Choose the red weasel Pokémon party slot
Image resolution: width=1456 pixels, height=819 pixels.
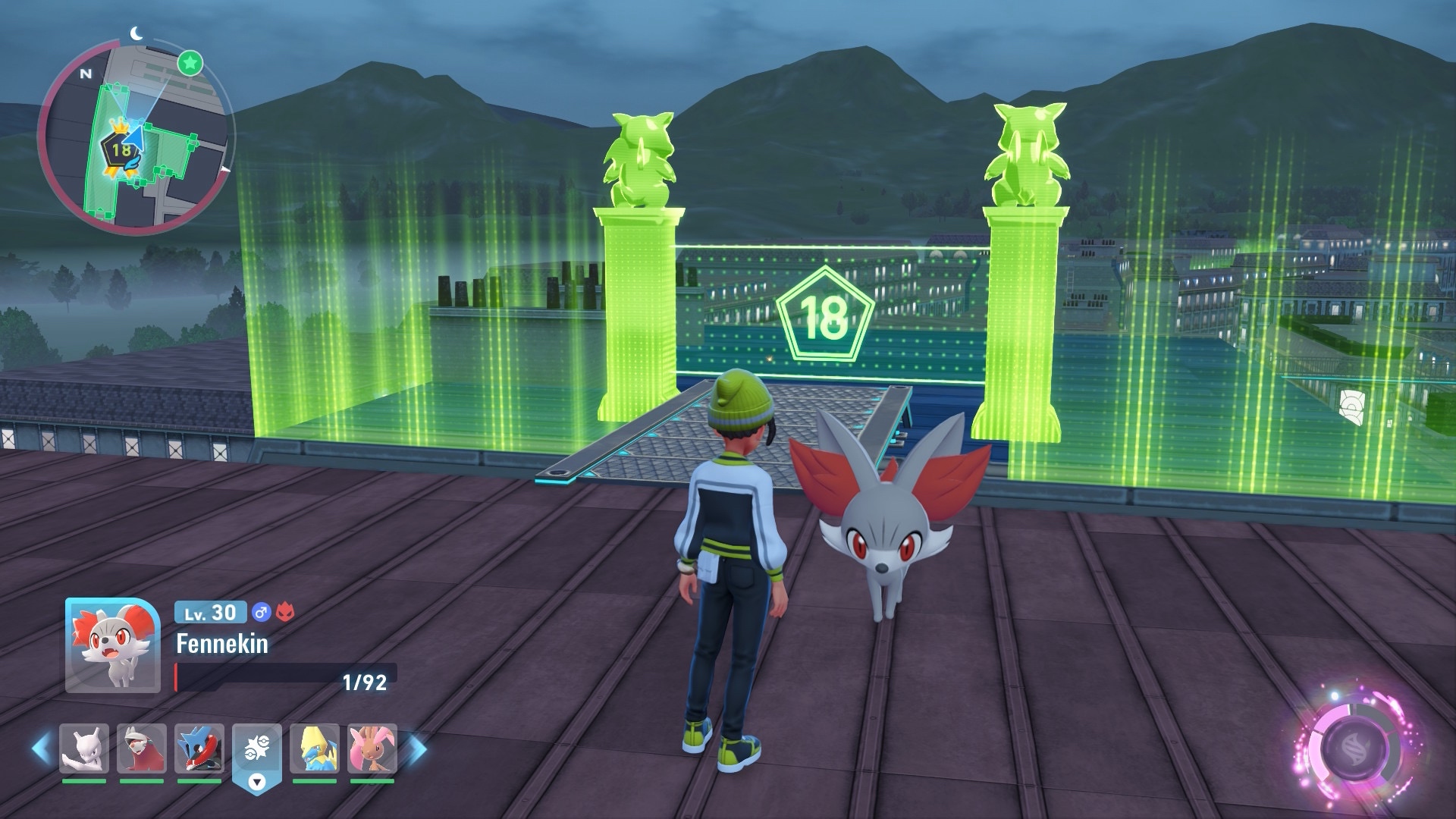[x=142, y=748]
